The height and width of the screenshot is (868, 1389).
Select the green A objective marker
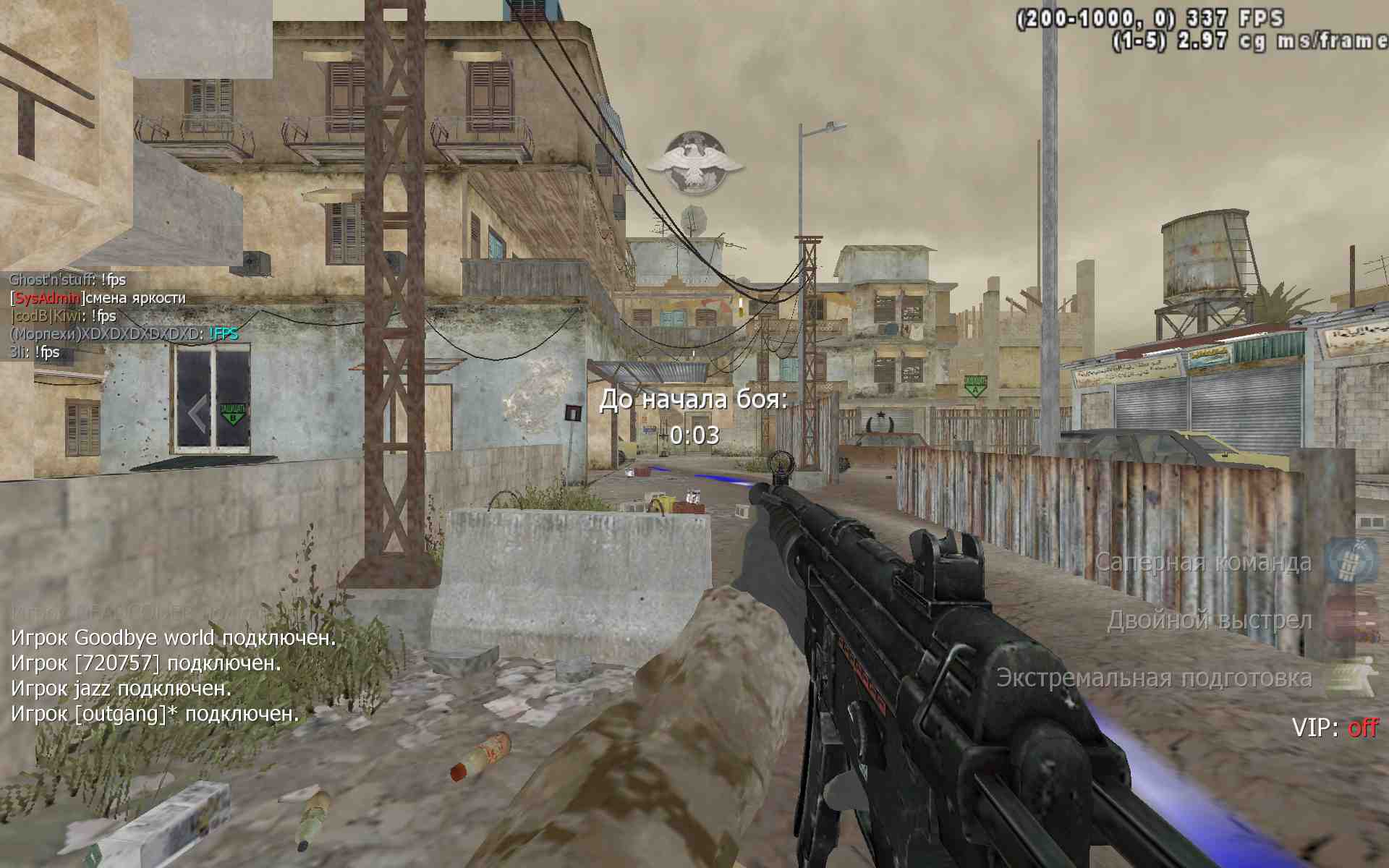click(x=974, y=385)
